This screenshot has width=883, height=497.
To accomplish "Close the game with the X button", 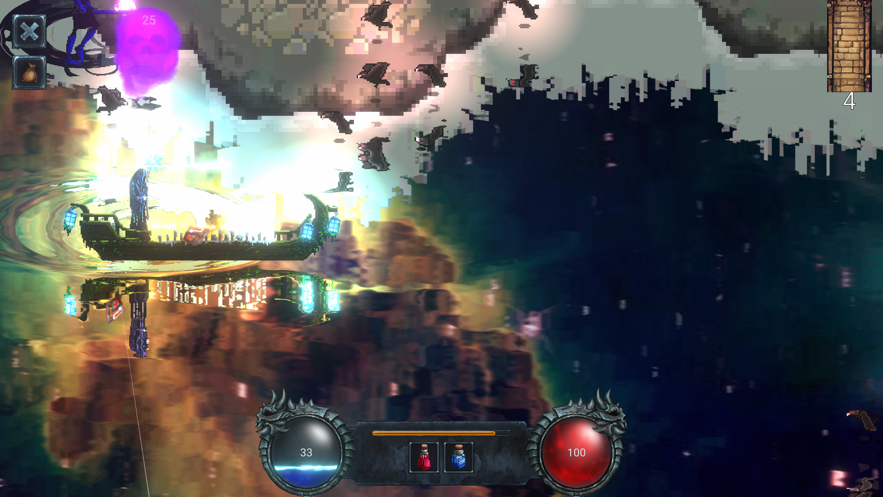I will [x=29, y=30].
